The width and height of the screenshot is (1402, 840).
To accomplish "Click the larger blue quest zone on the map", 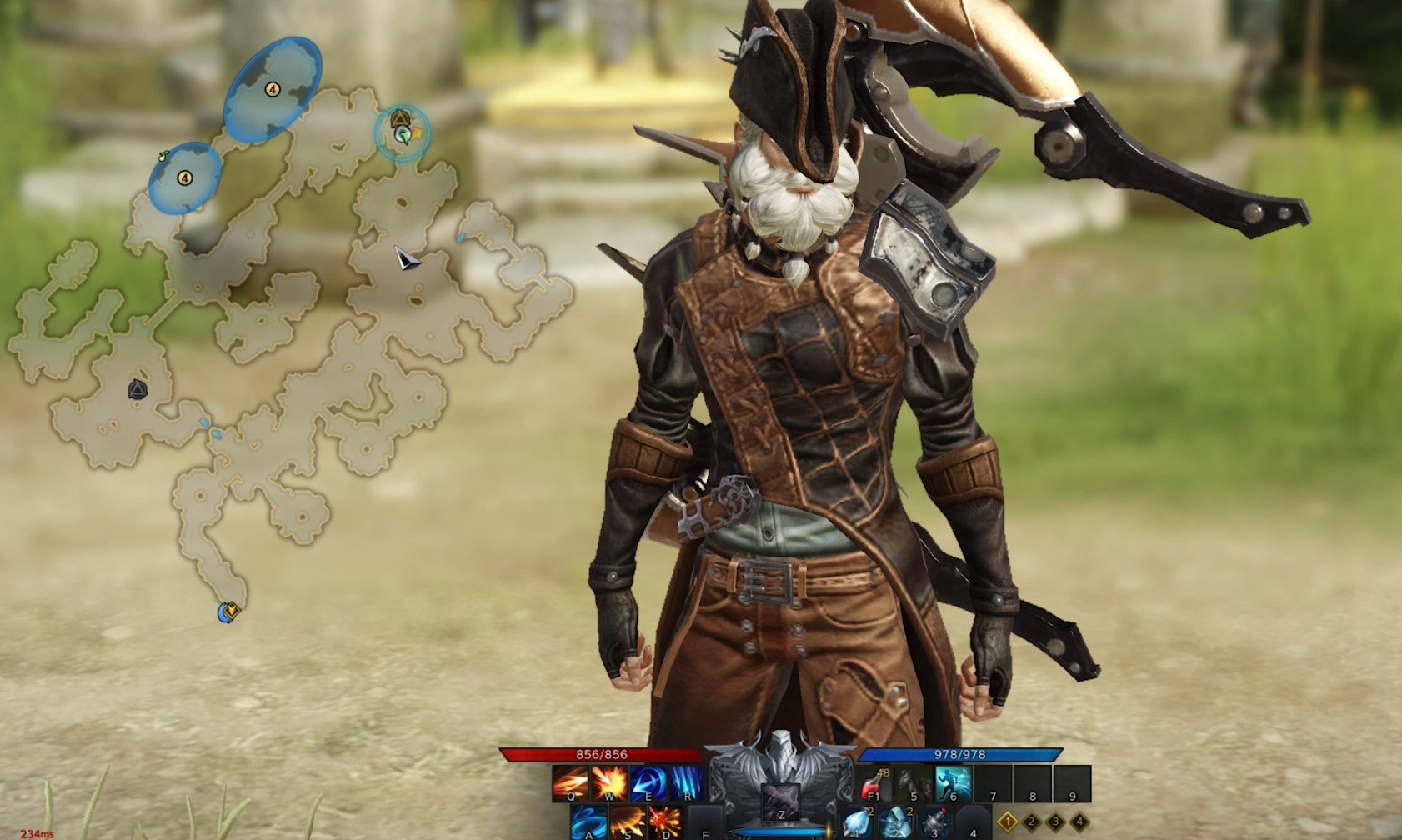I will coord(273,89).
